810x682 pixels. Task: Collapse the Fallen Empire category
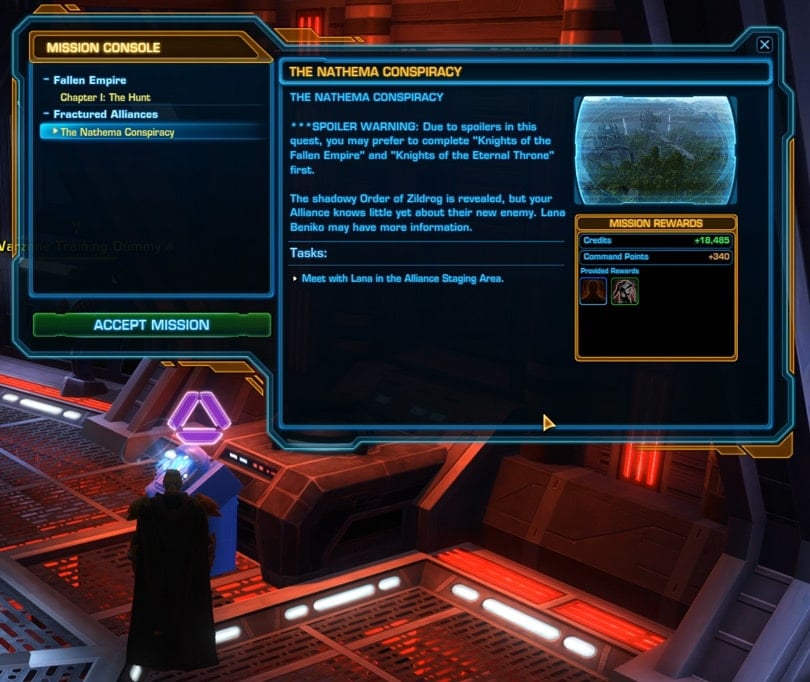pyautogui.click(x=46, y=80)
